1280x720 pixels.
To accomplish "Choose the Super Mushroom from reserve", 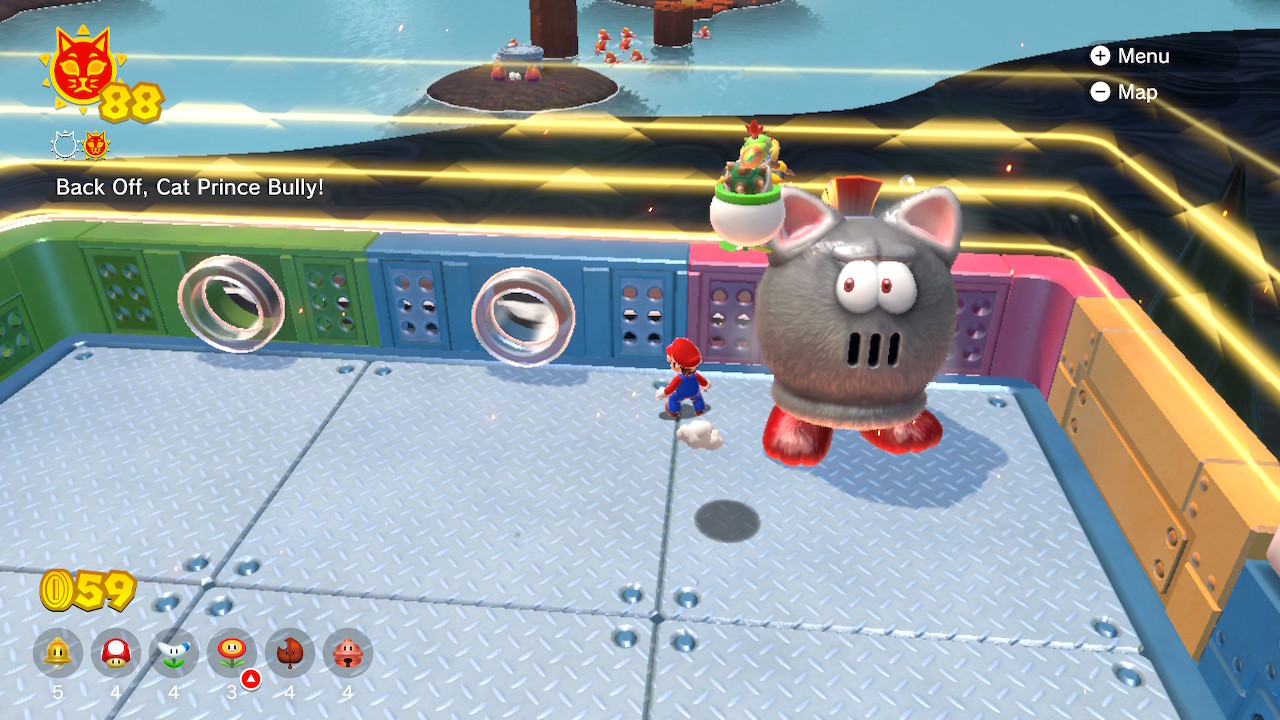I will [x=116, y=653].
